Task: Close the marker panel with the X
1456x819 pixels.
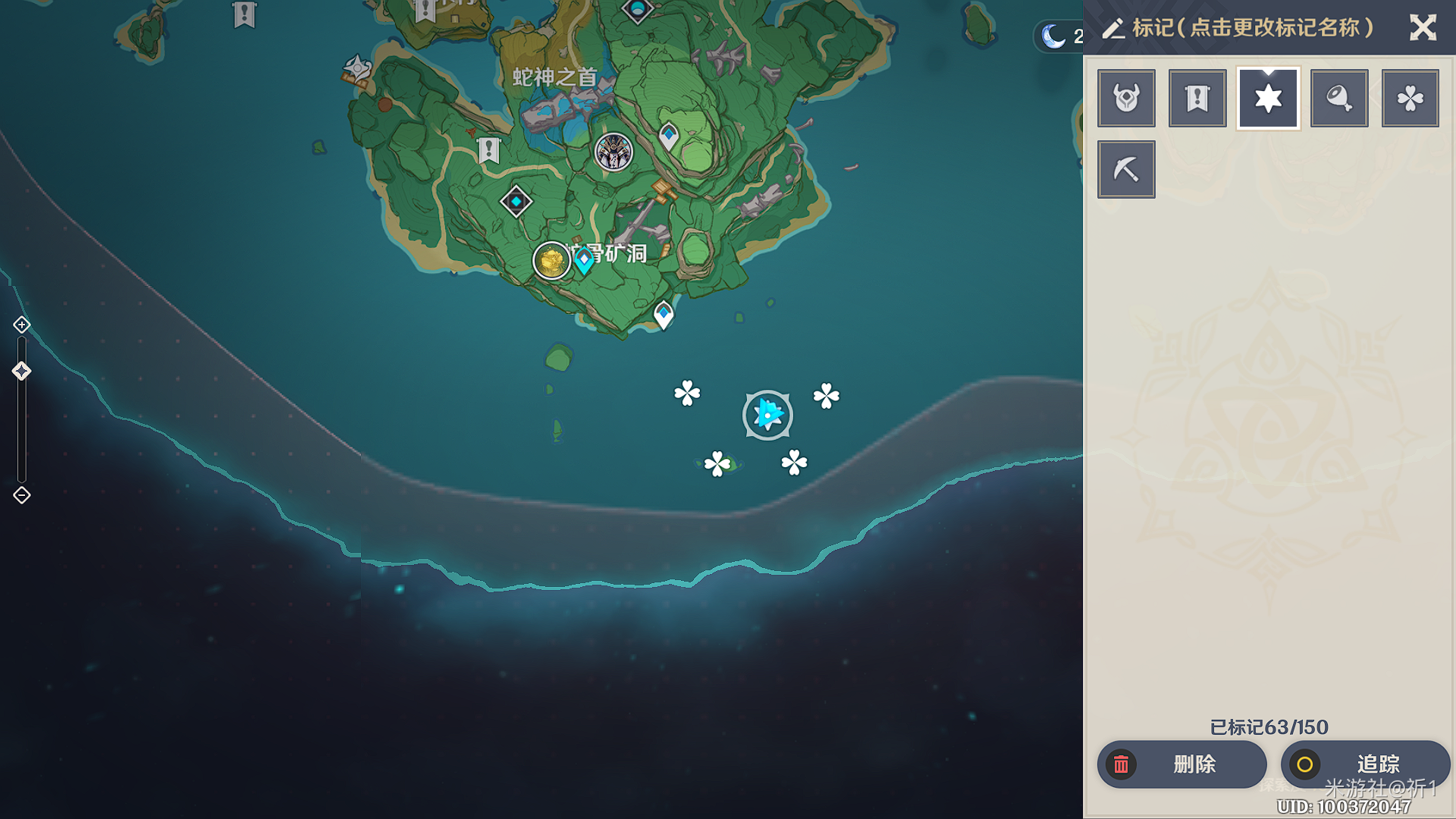Action: click(x=1423, y=28)
